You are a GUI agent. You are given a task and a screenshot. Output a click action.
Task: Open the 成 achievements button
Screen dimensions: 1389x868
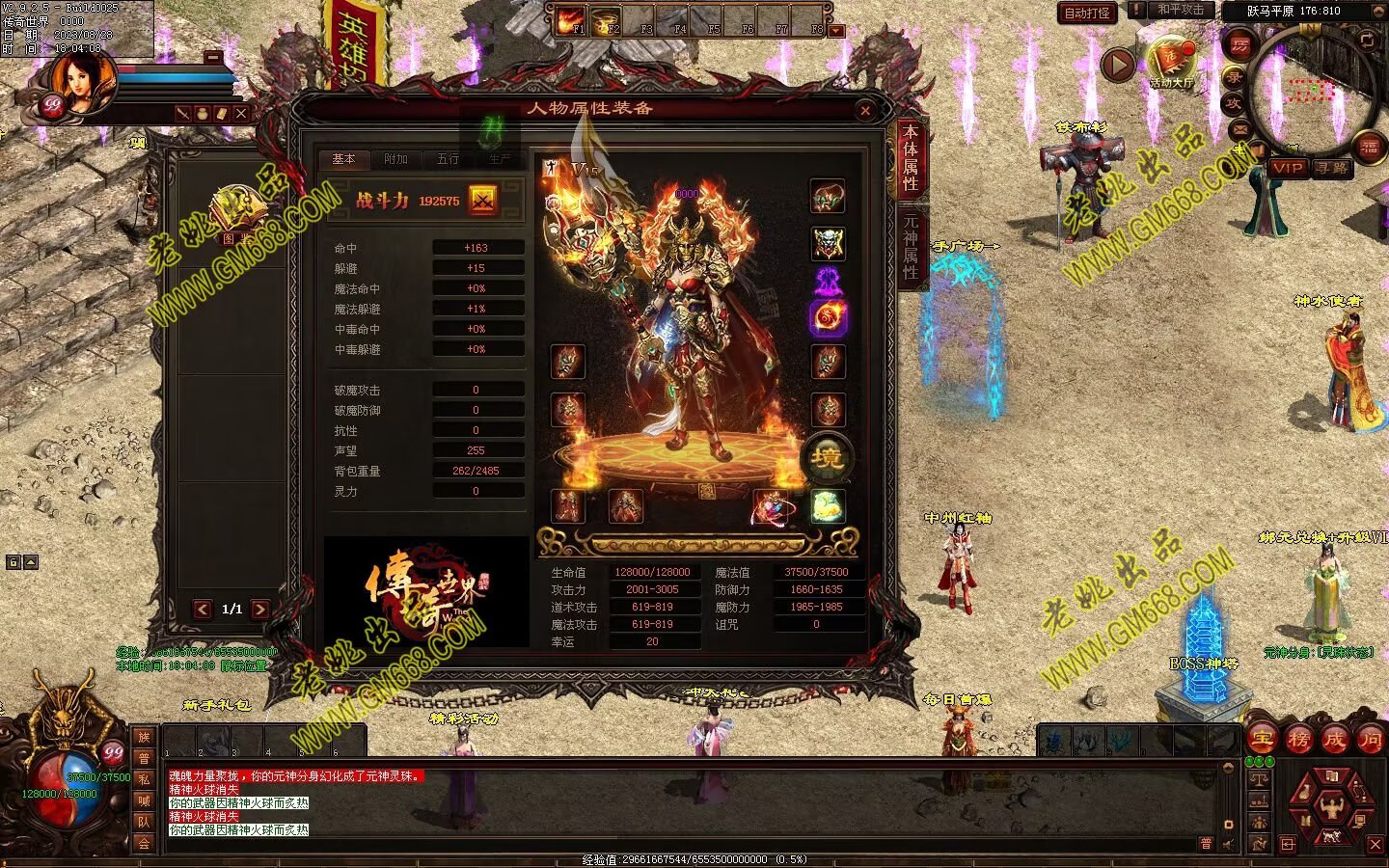click(1334, 740)
